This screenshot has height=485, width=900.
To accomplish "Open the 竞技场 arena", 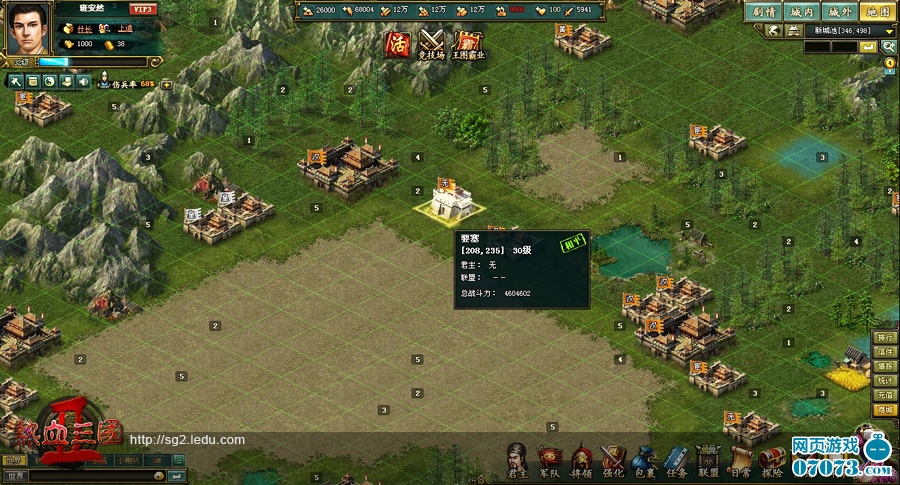I will (432, 45).
